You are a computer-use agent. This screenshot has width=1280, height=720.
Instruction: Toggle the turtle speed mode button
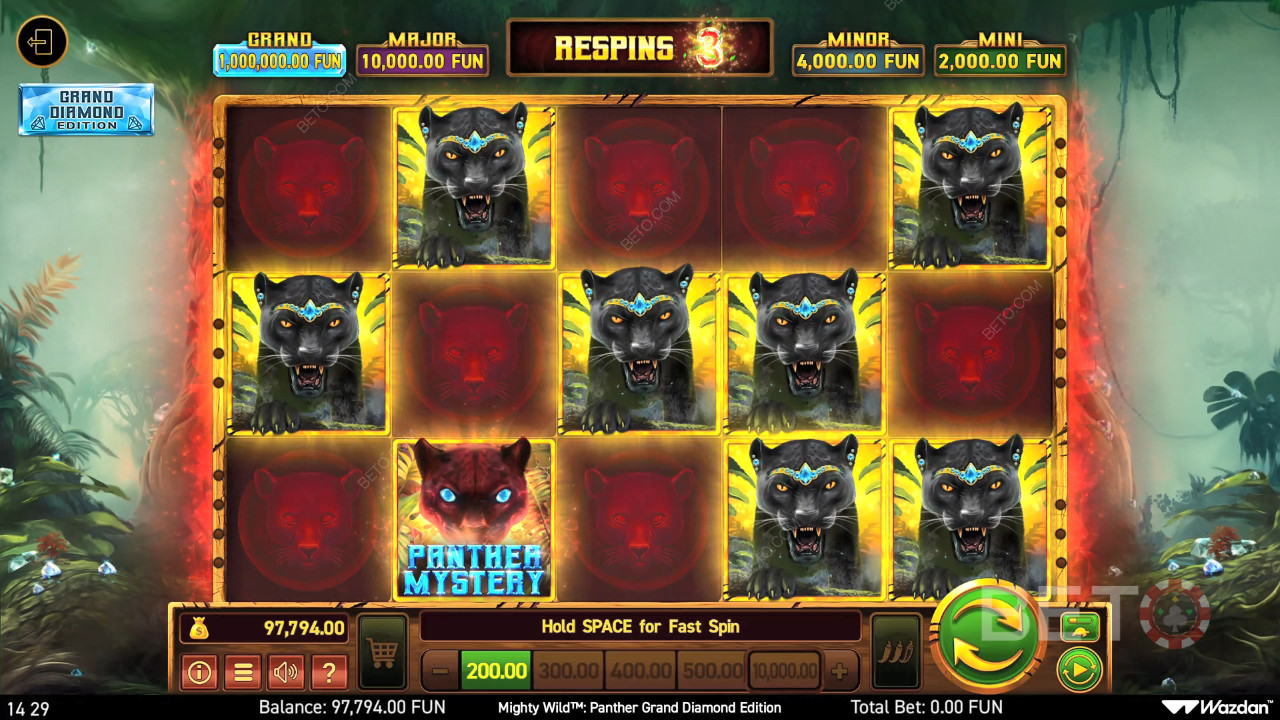[x=1080, y=627]
